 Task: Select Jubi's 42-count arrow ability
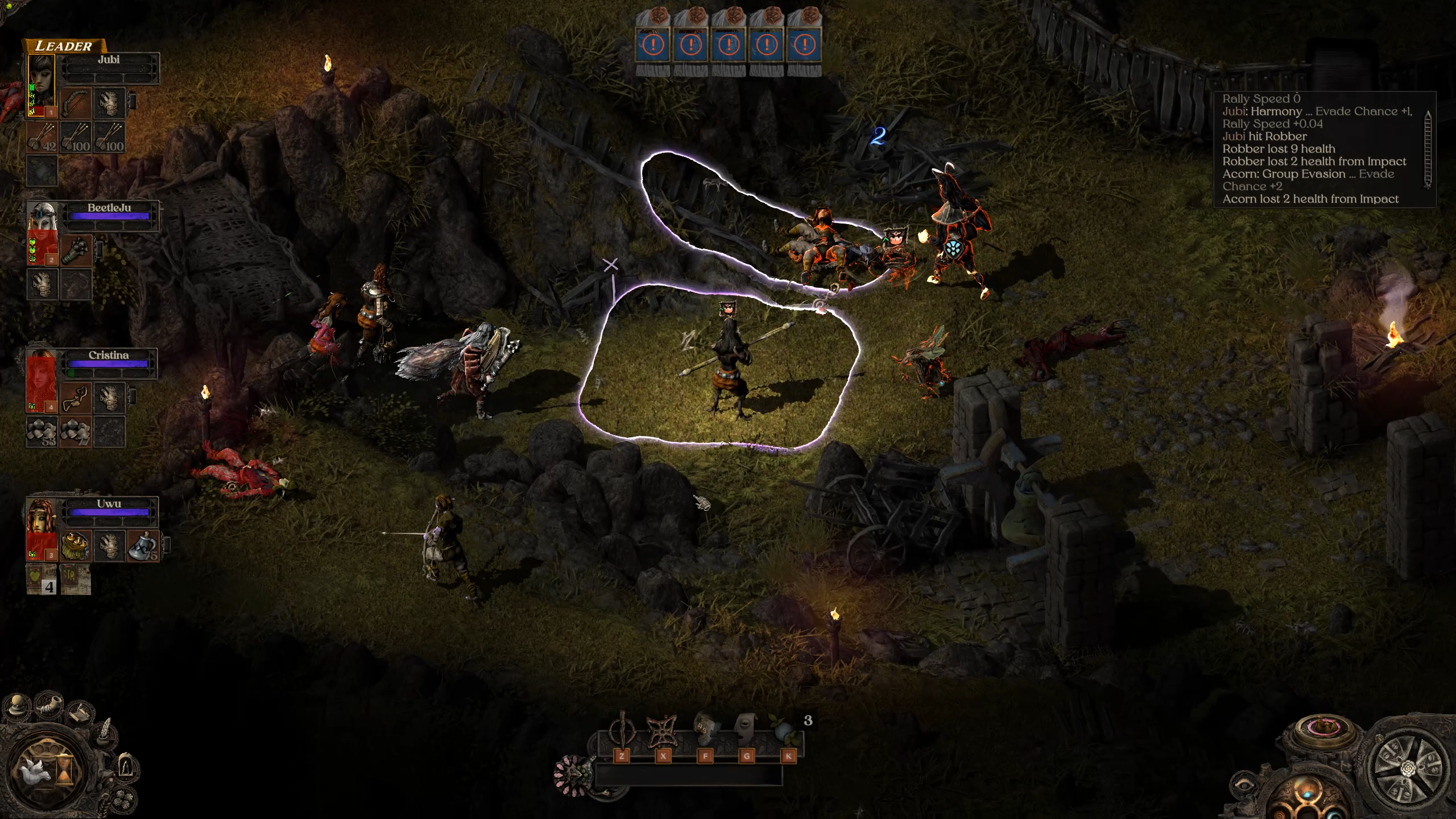pos(42,138)
